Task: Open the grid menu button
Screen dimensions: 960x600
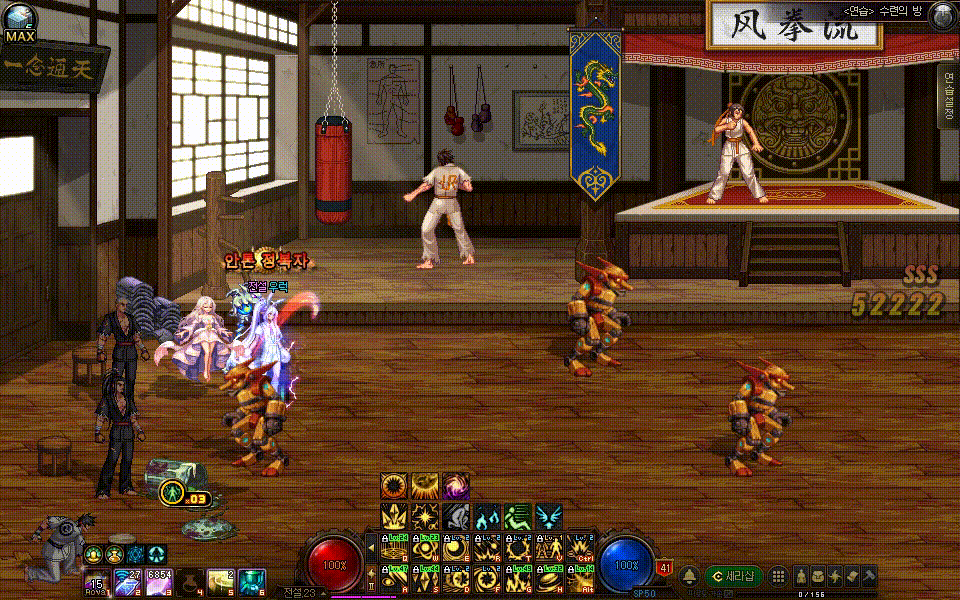Action: pyautogui.click(x=777, y=576)
